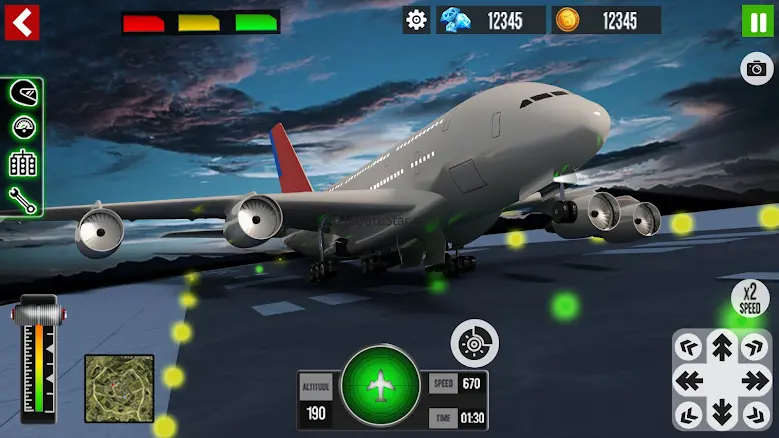Activate the x2 Speed boost

pyautogui.click(x=751, y=299)
